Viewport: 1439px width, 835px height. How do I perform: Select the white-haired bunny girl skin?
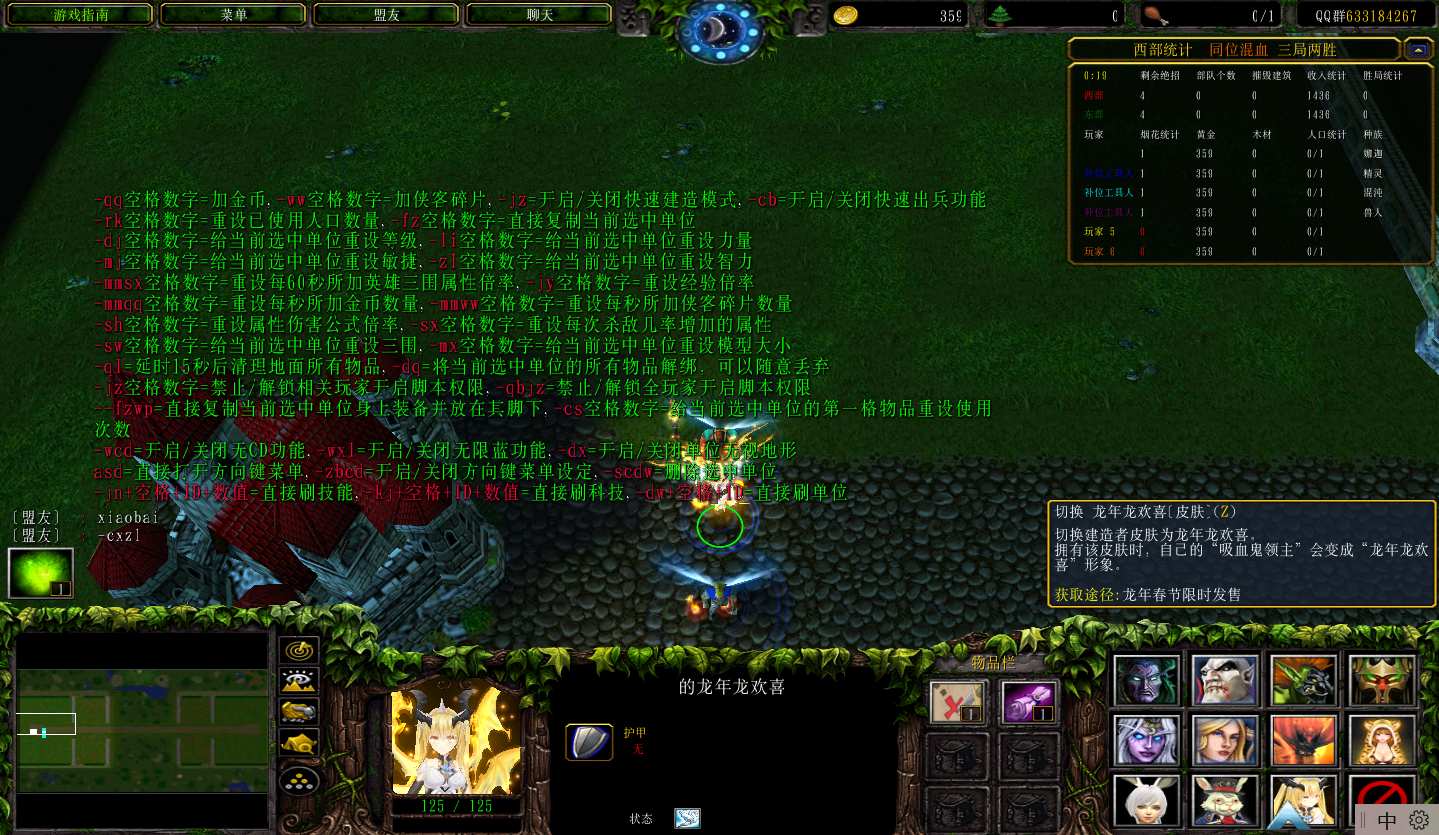coord(1146,799)
